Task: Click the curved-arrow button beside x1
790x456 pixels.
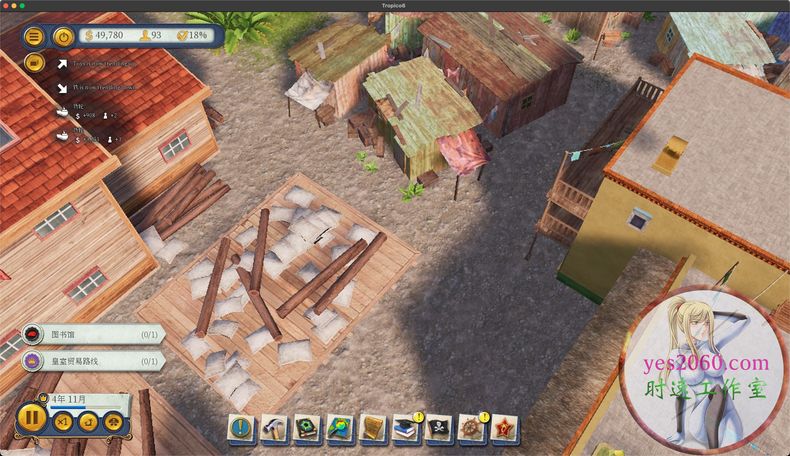Action: 86,423
